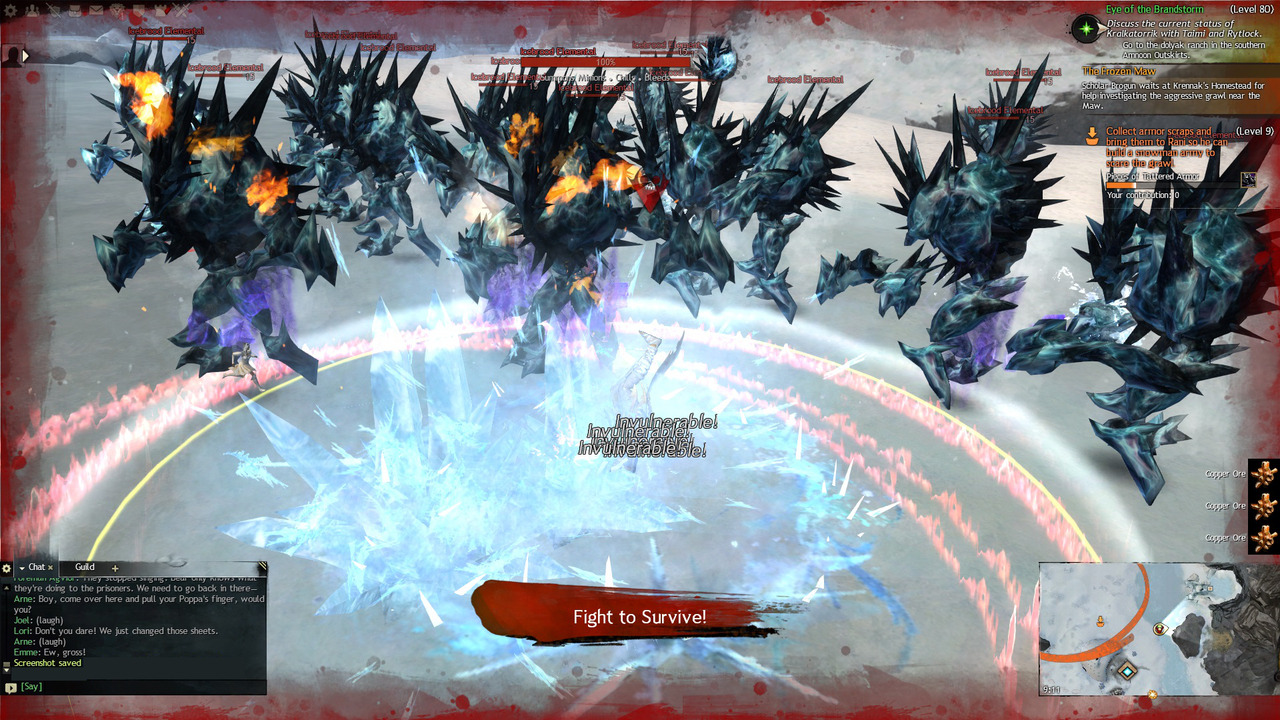Select the Chat tab

(x=36, y=567)
